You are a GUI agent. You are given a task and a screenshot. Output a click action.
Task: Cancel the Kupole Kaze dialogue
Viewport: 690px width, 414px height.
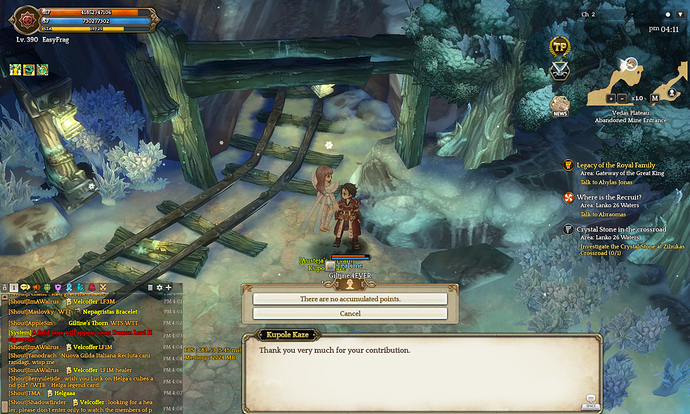tap(349, 313)
